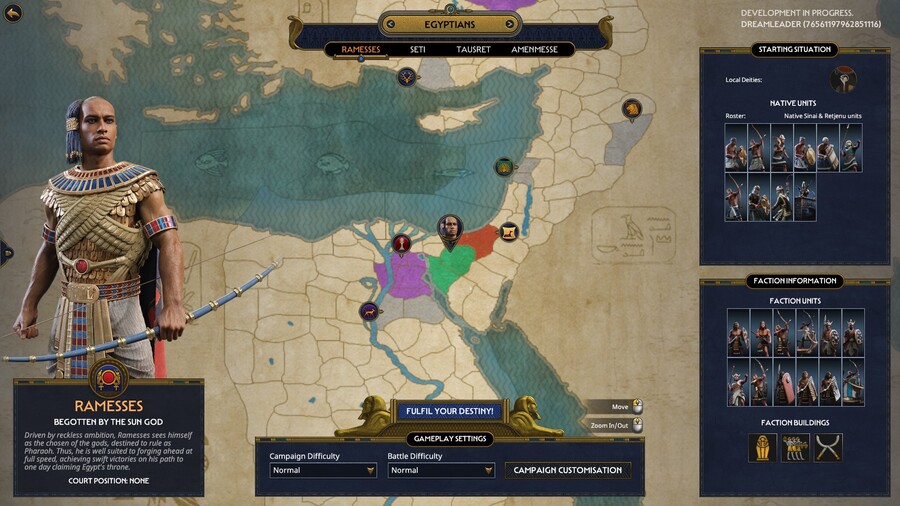
Task: View the crossed bows faction building icon
Action: (828, 447)
